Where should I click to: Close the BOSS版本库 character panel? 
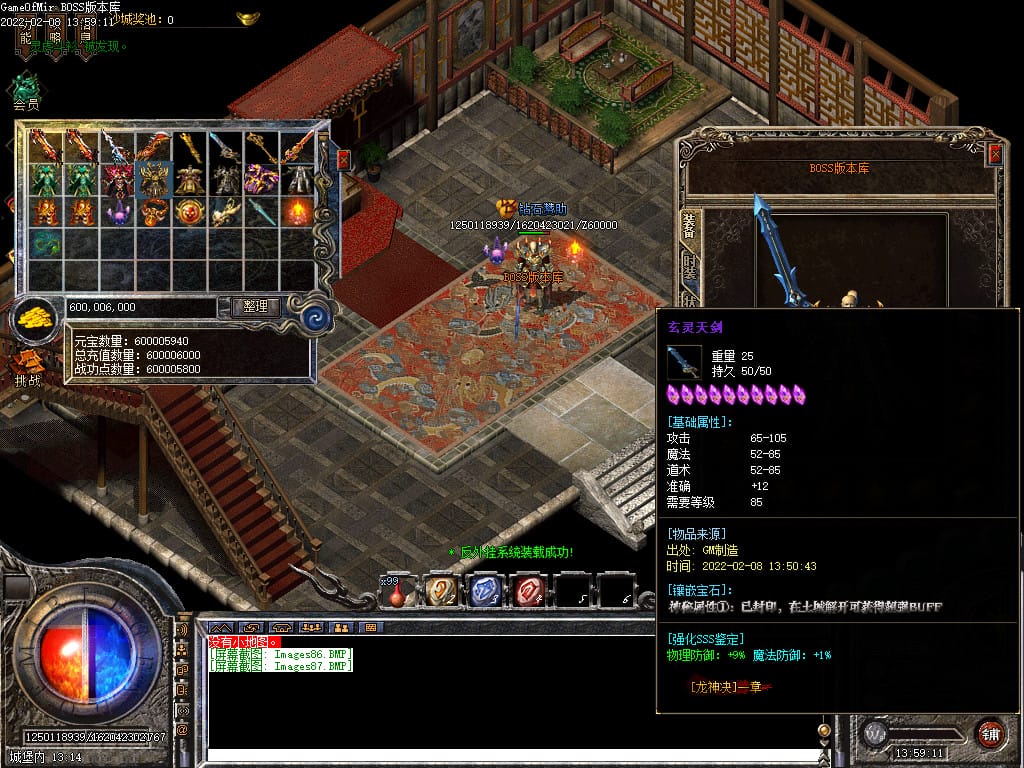tap(995, 154)
